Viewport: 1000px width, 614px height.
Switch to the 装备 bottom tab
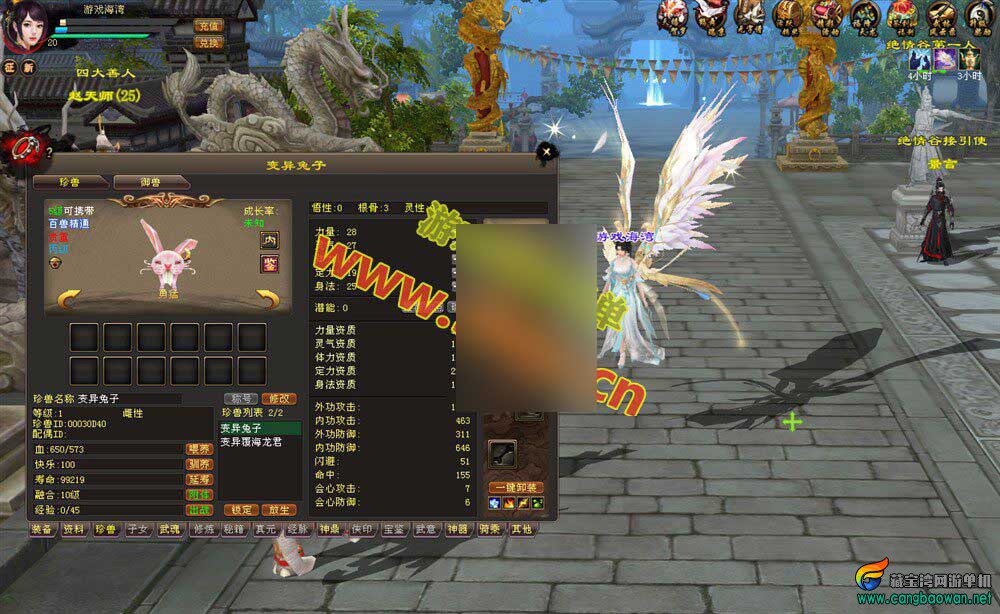[42, 529]
